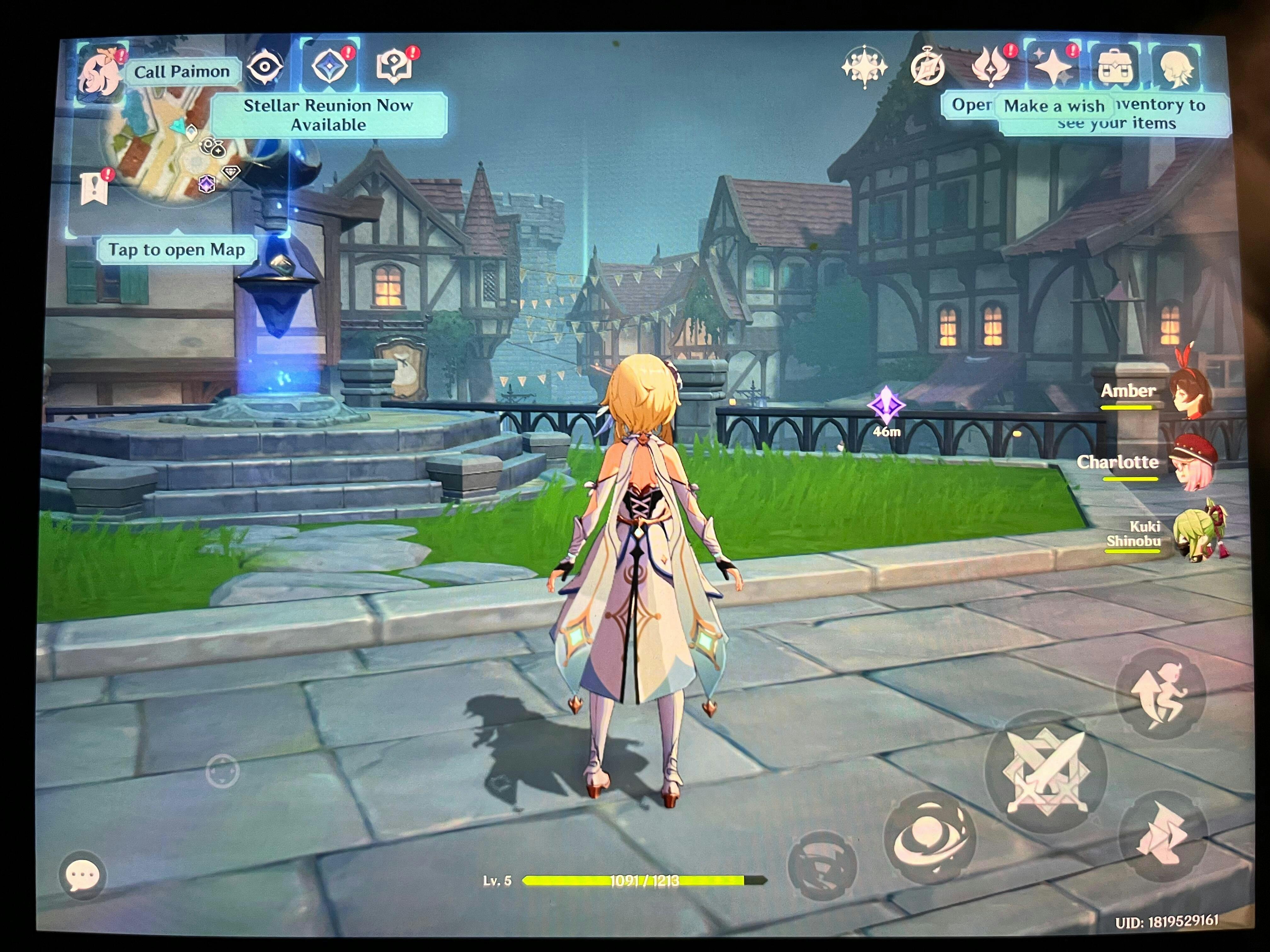This screenshot has height=952, width=1270.
Task: Open the chat speech bubble
Action: (83, 876)
